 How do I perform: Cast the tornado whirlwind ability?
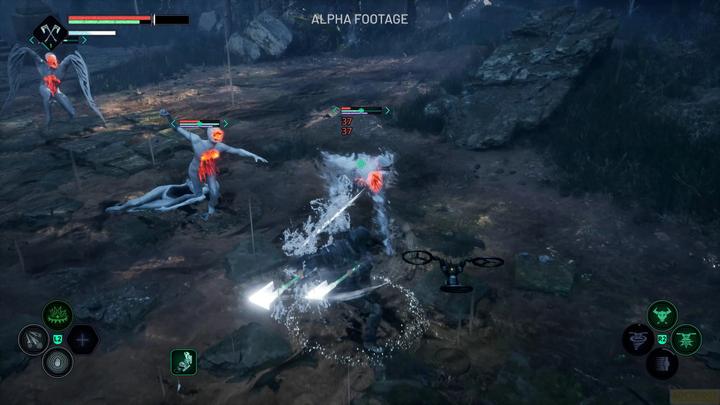pyautogui.click(x=637, y=340)
